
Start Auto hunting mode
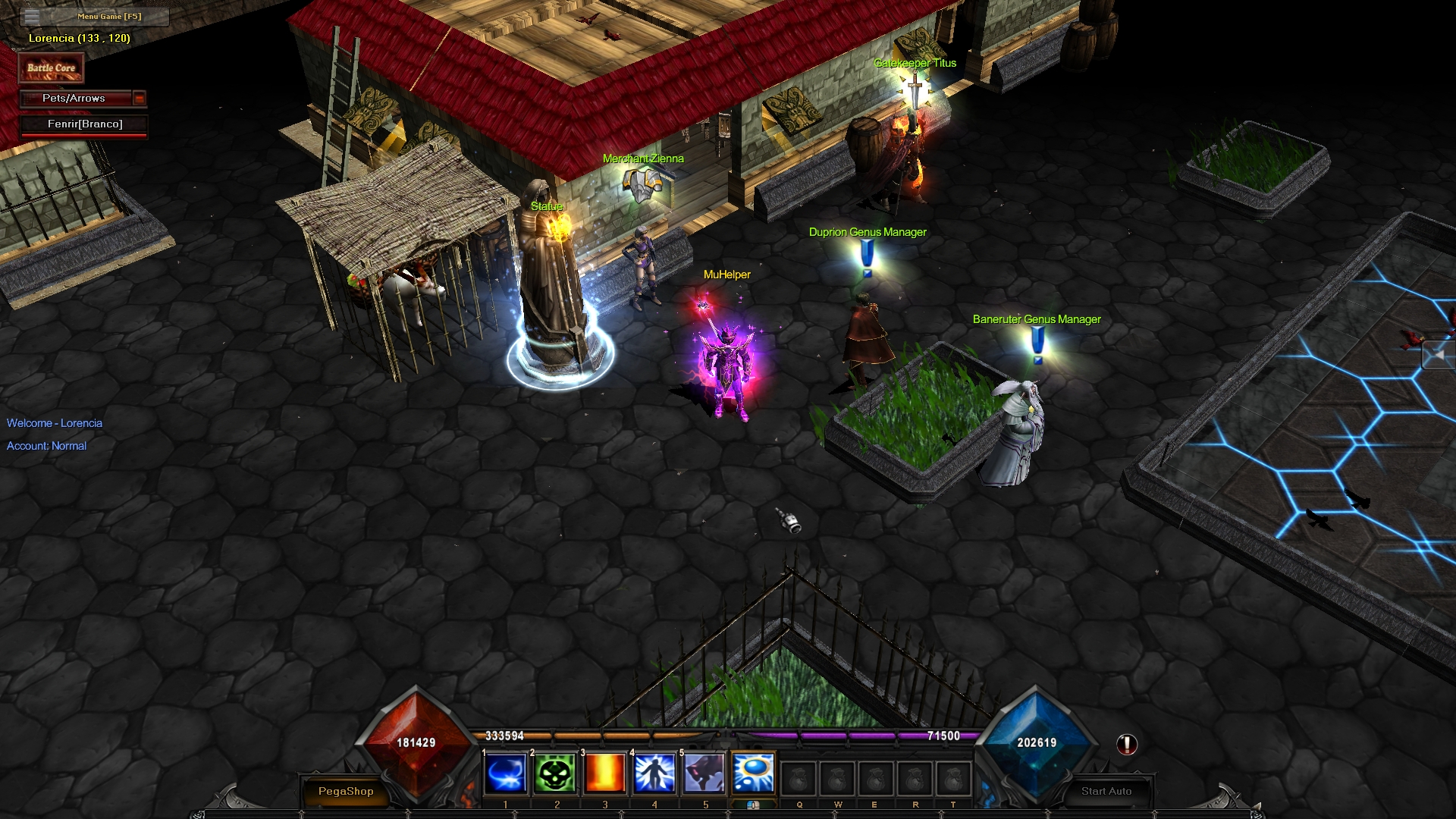(x=1106, y=791)
